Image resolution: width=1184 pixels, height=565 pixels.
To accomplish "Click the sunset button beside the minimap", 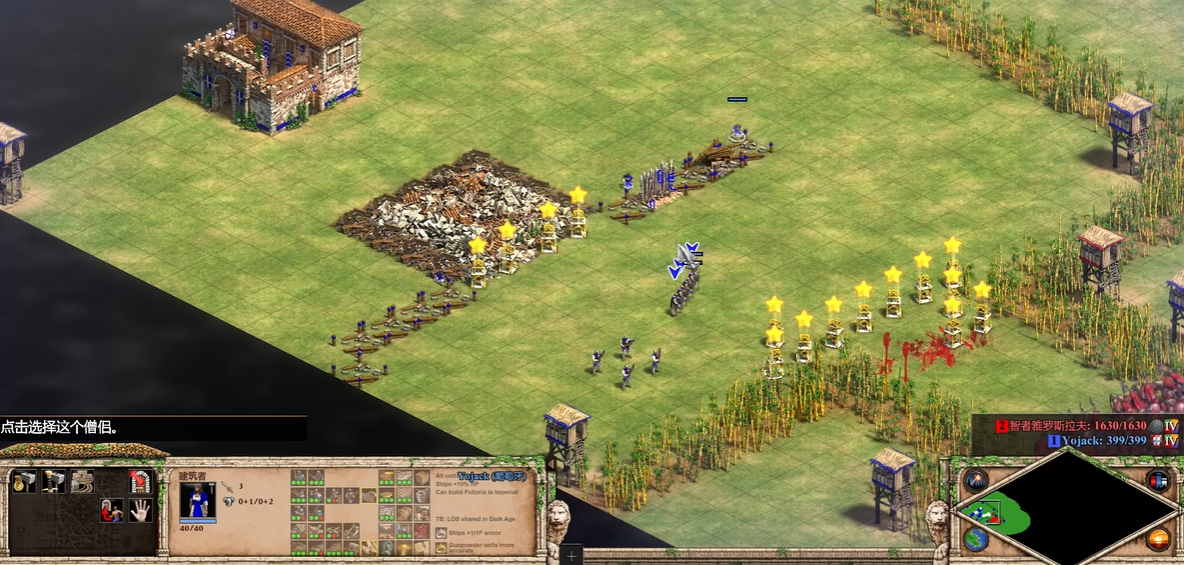I will tap(1158, 539).
